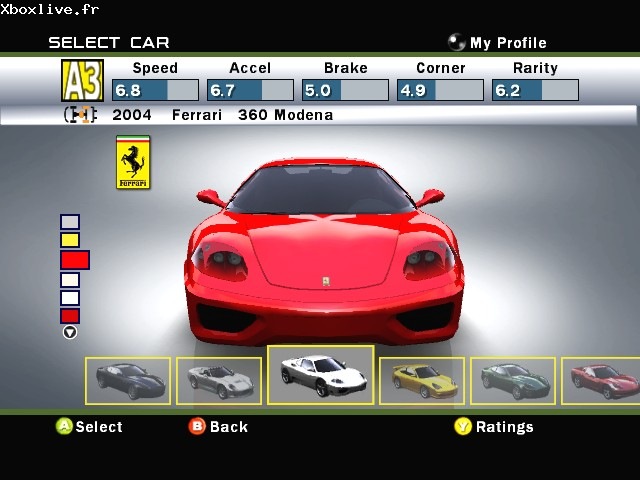Pick the red car thumbnail
This screenshot has height=480, width=640.
[600, 380]
